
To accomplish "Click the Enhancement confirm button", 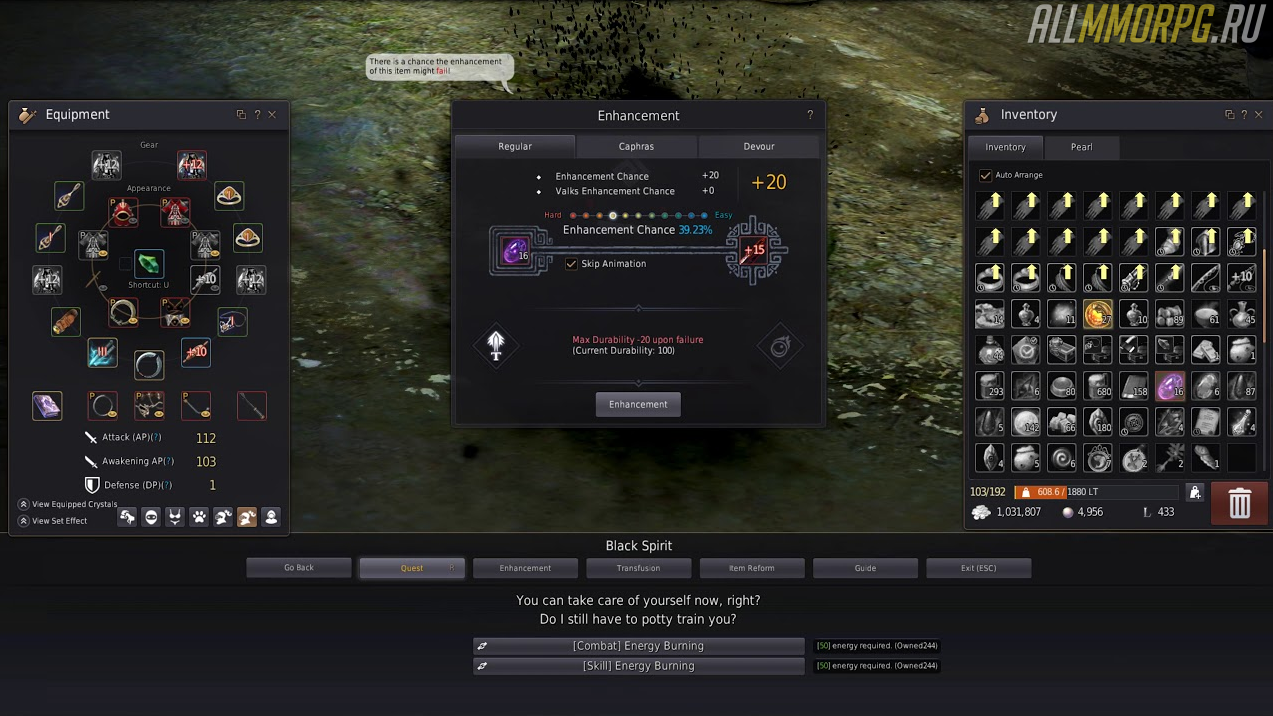I will (638, 404).
